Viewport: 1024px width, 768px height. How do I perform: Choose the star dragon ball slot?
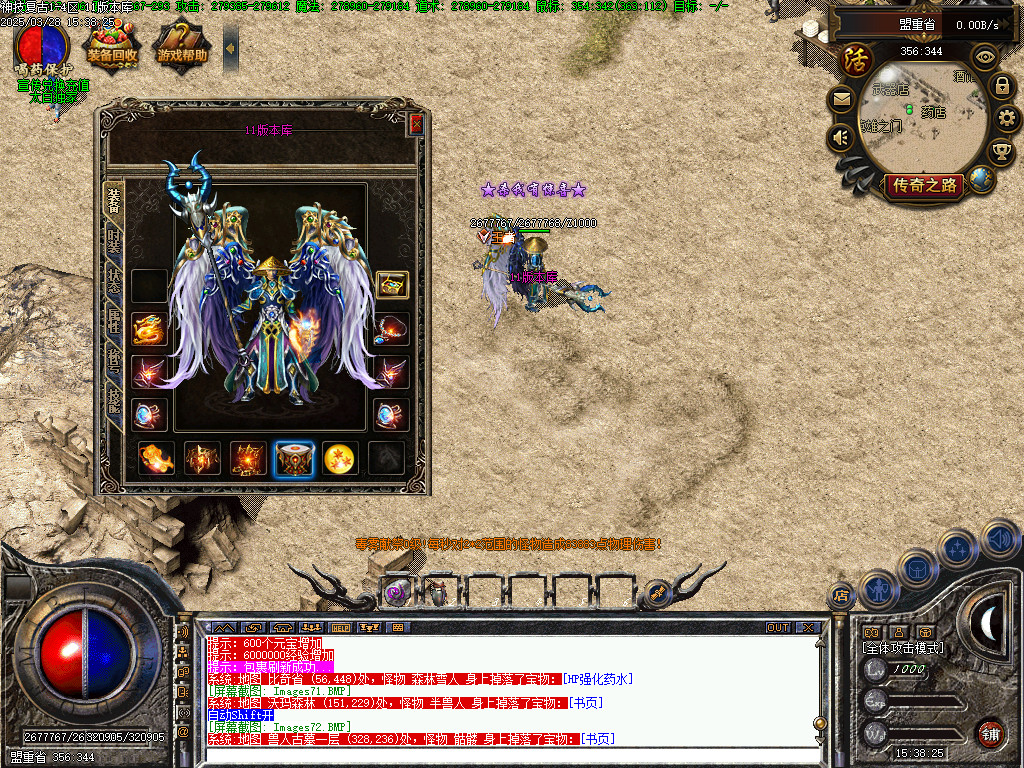[x=341, y=458]
